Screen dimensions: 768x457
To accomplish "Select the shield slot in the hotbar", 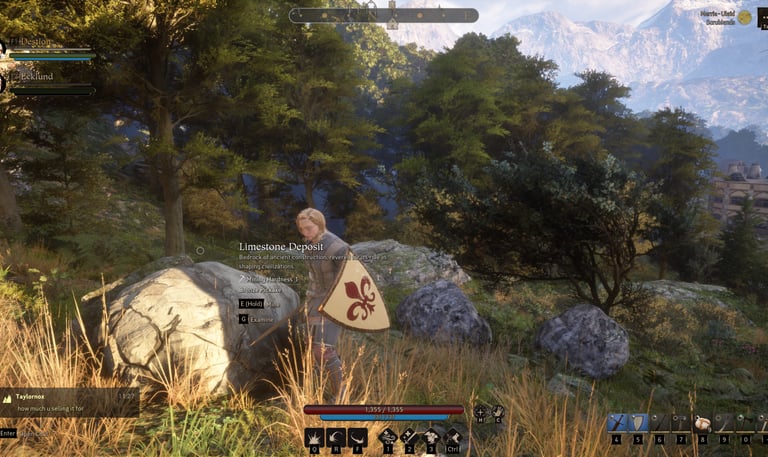I will [639, 423].
